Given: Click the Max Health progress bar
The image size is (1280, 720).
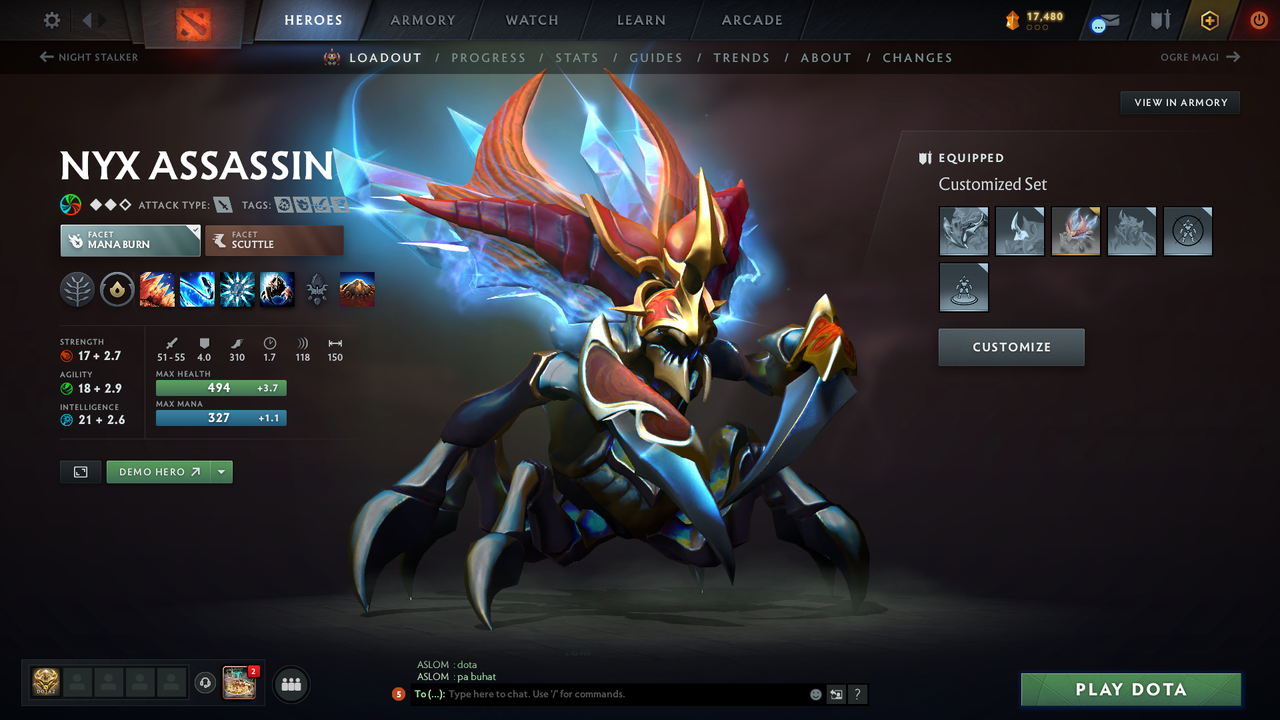Looking at the screenshot, I should tap(220, 387).
